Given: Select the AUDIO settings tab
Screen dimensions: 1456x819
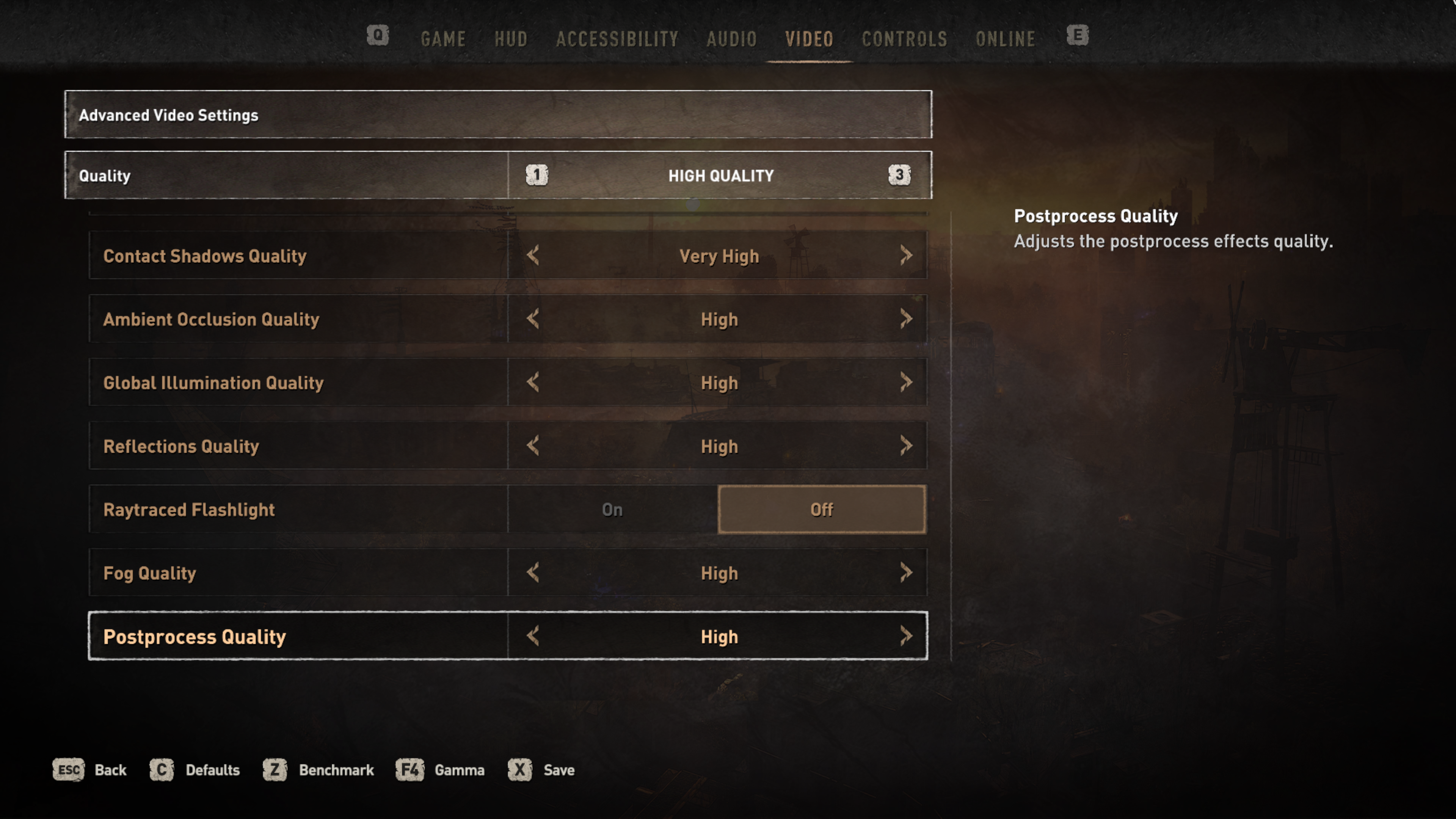Looking at the screenshot, I should coord(731,39).
